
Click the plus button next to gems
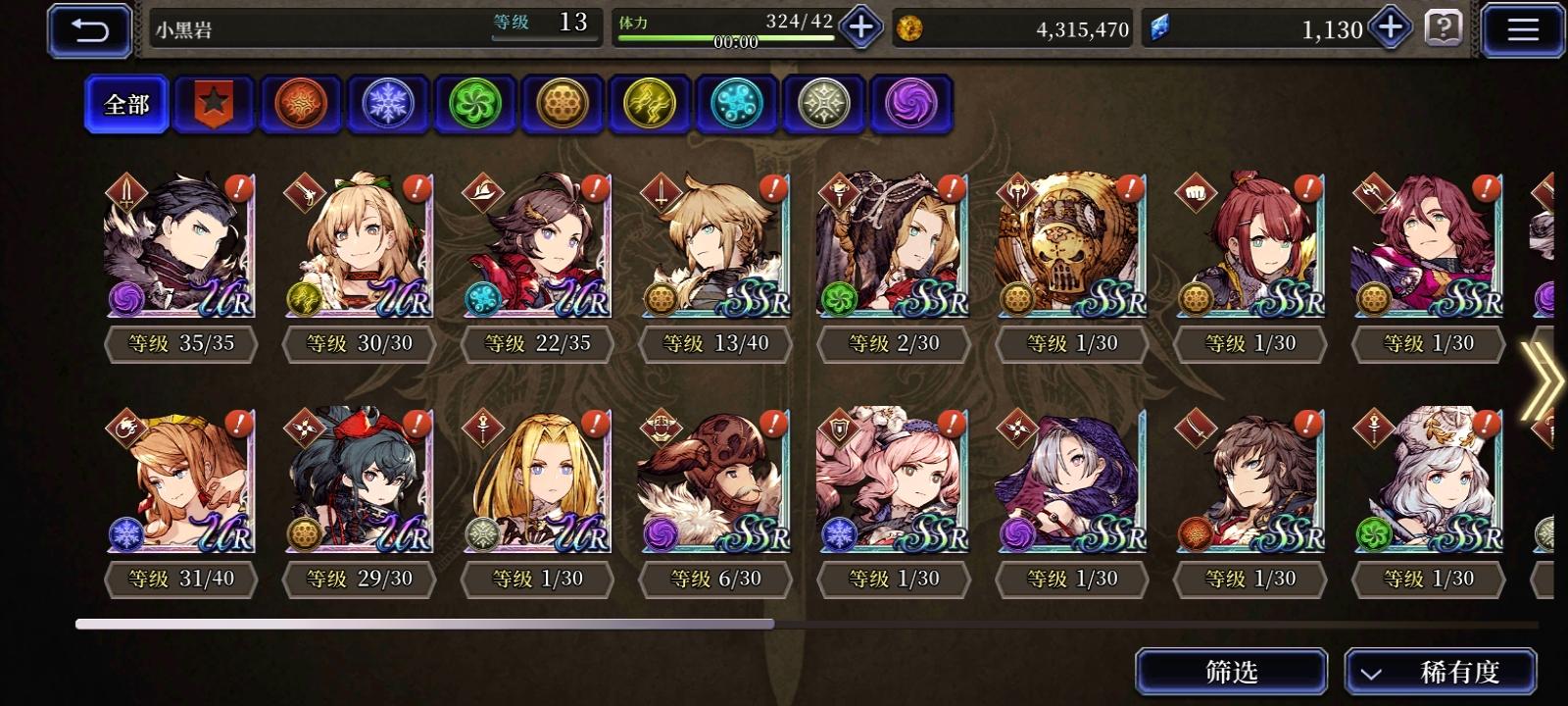(1389, 28)
